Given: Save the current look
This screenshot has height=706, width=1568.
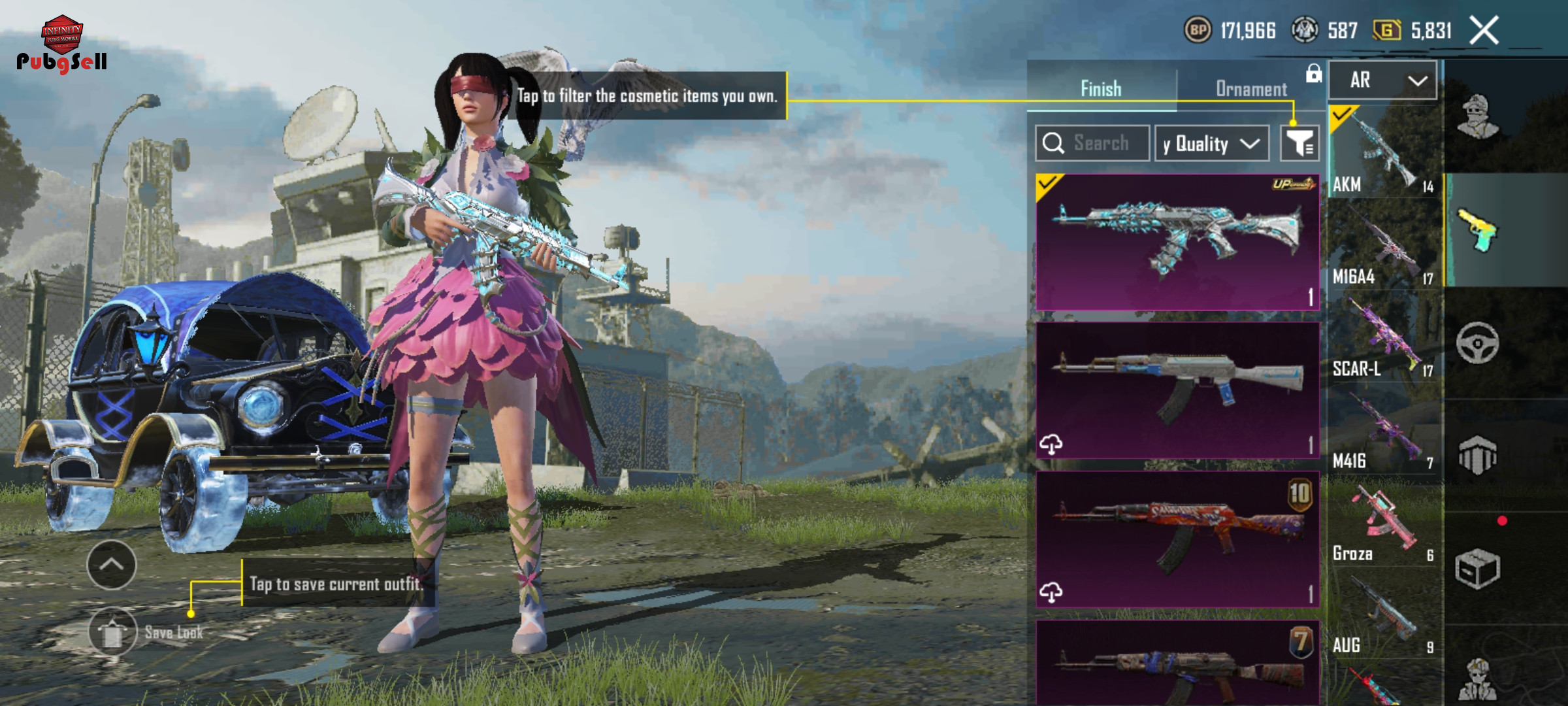Looking at the screenshot, I should (x=113, y=631).
